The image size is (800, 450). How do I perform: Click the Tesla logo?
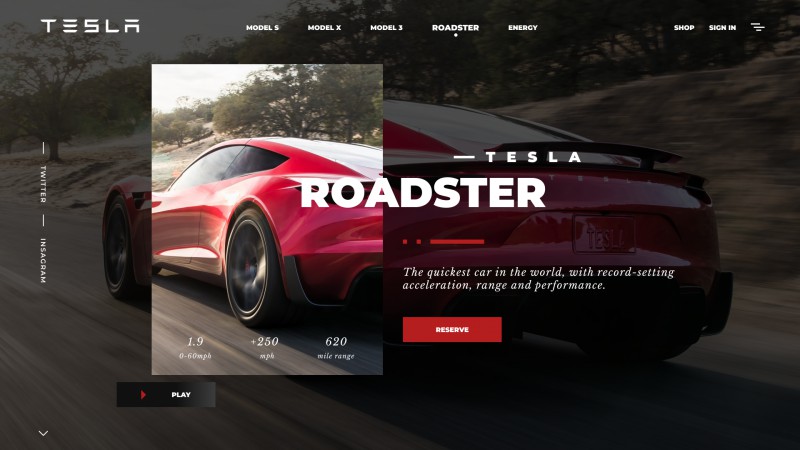(90, 27)
